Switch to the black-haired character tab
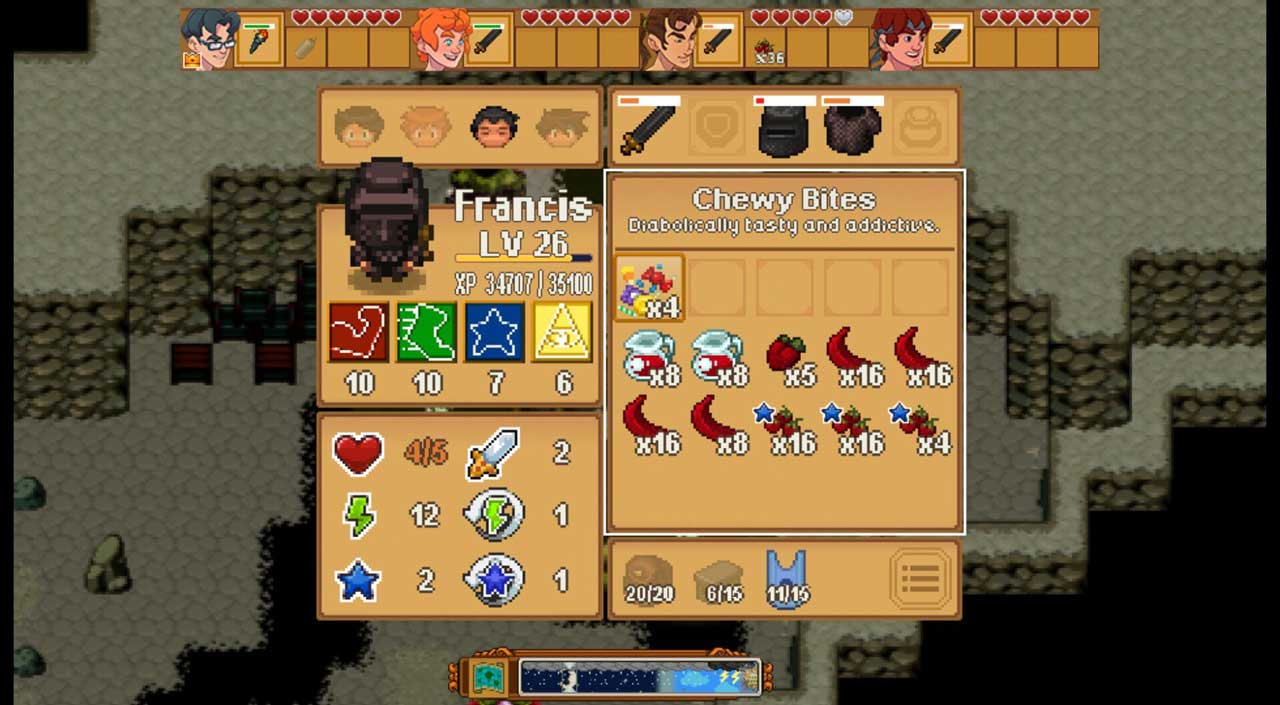This screenshot has height=705, width=1280. pyautogui.click(x=494, y=128)
